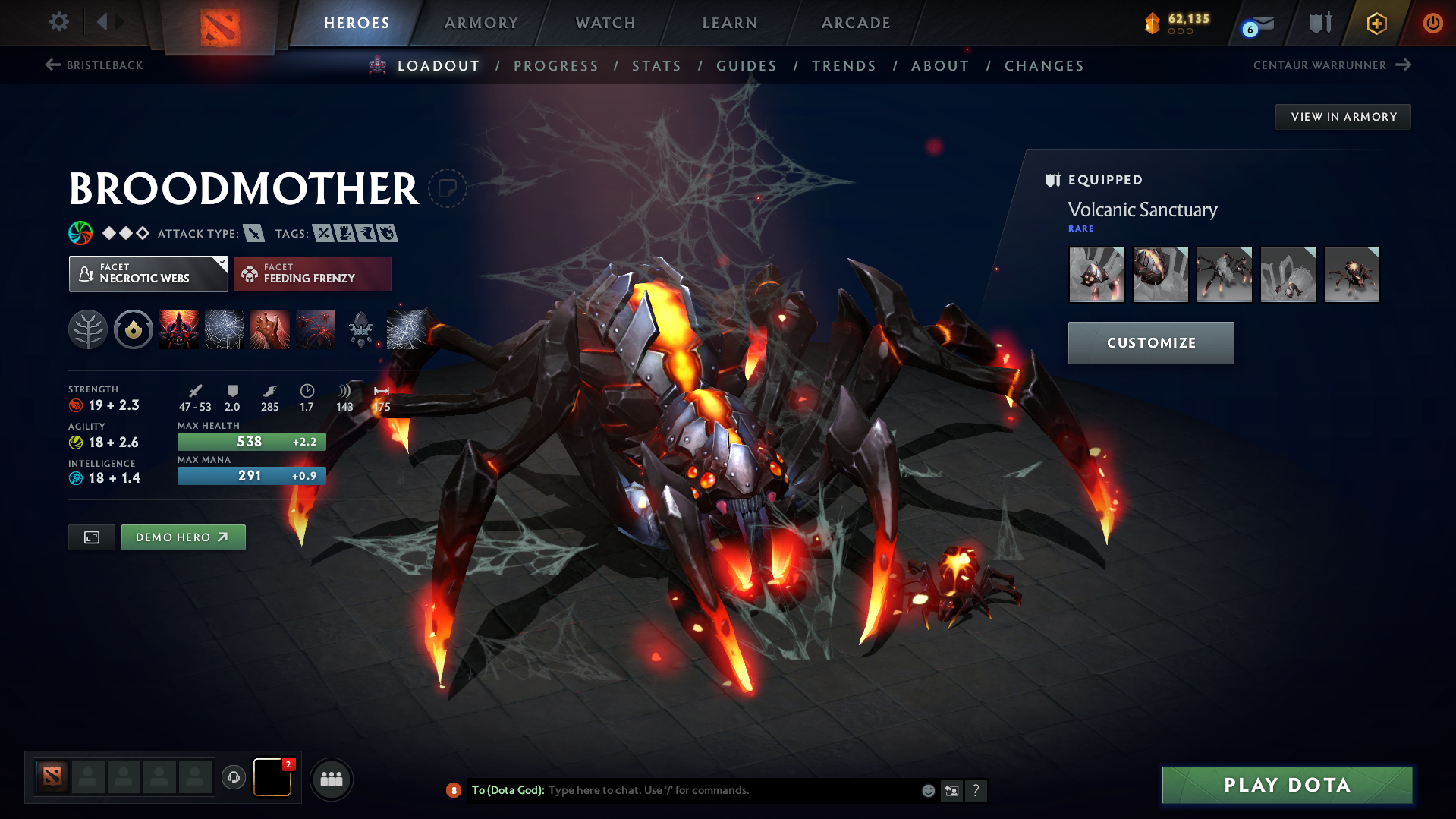Open chat emoticon picker dropdown
Screen dimensions: 1456x819
tap(927, 789)
